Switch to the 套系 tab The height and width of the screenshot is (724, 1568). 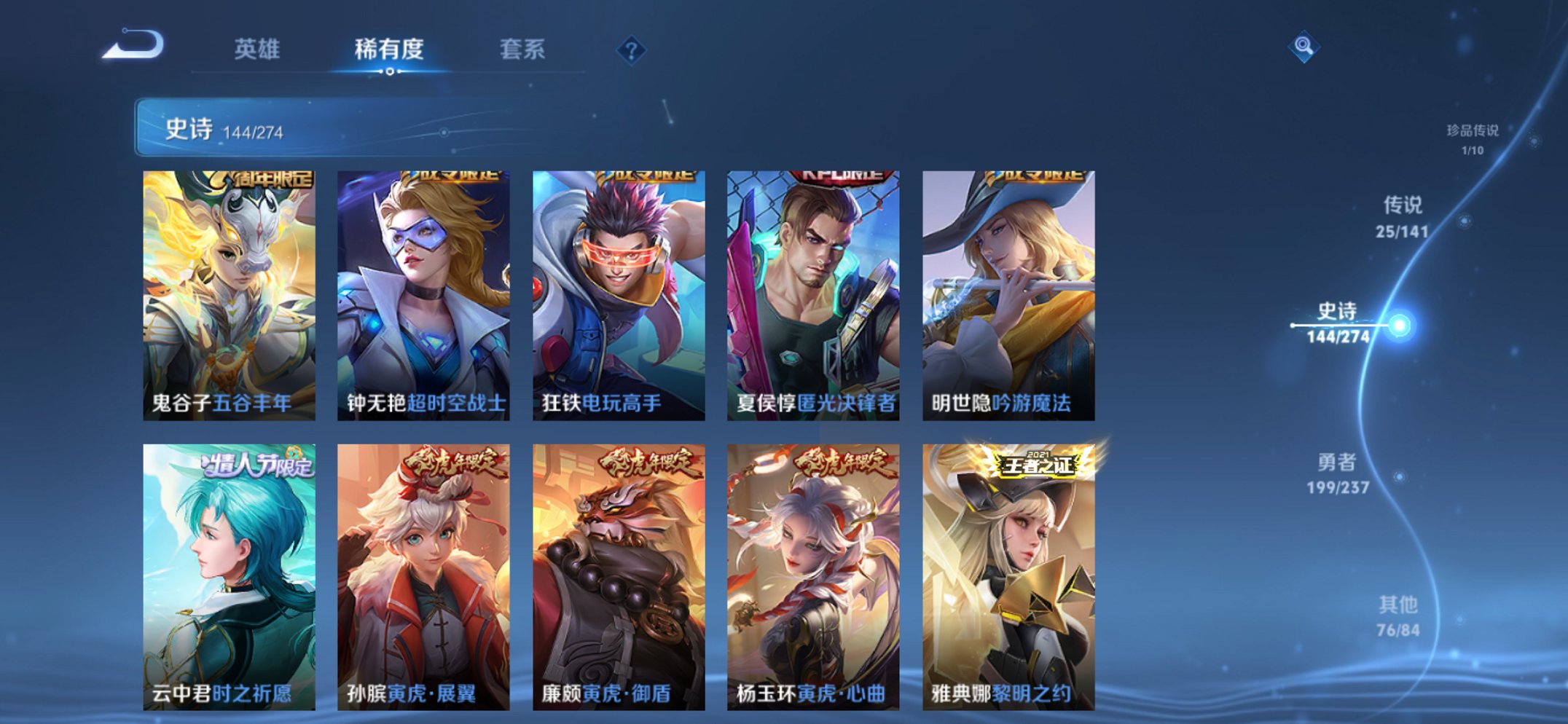click(x=522, y=47)
